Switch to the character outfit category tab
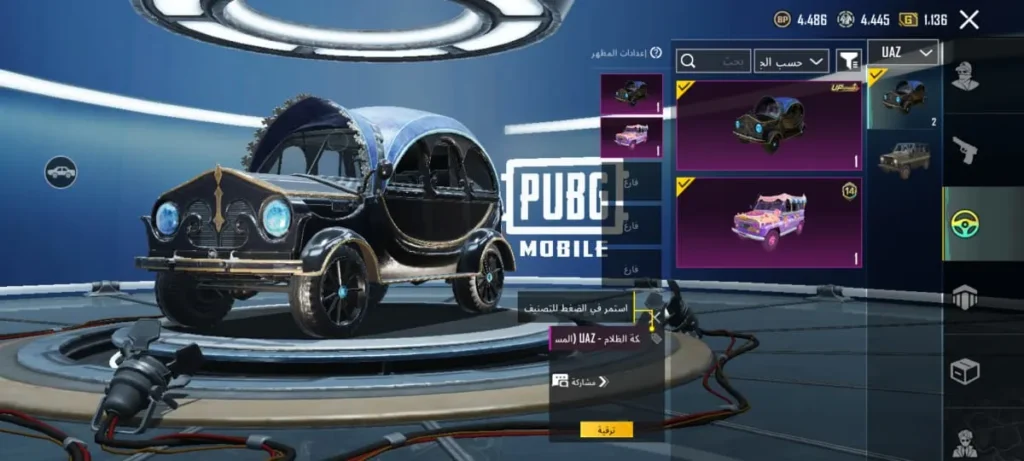 coord(965,76)
